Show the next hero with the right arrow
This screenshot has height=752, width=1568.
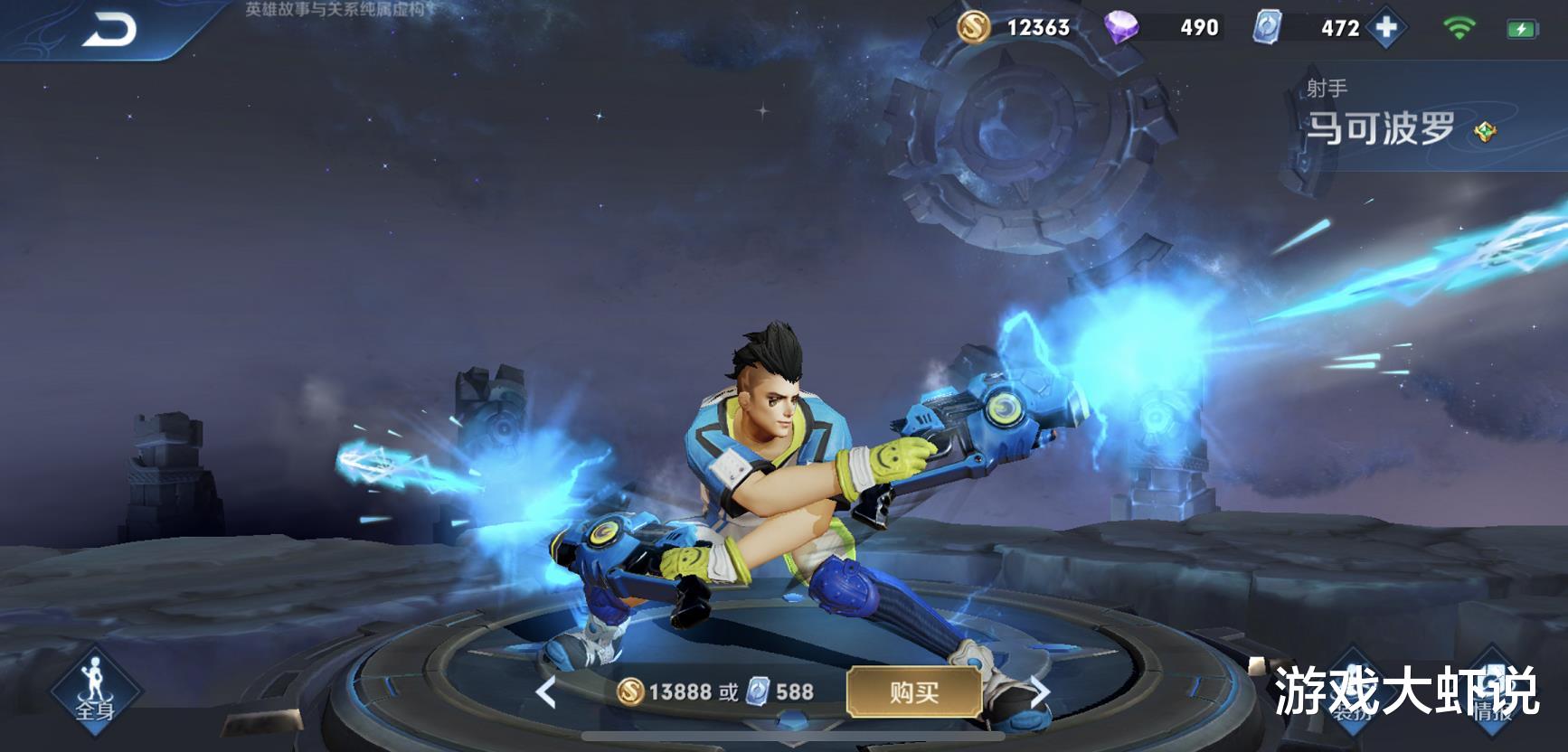point(1040,693)
